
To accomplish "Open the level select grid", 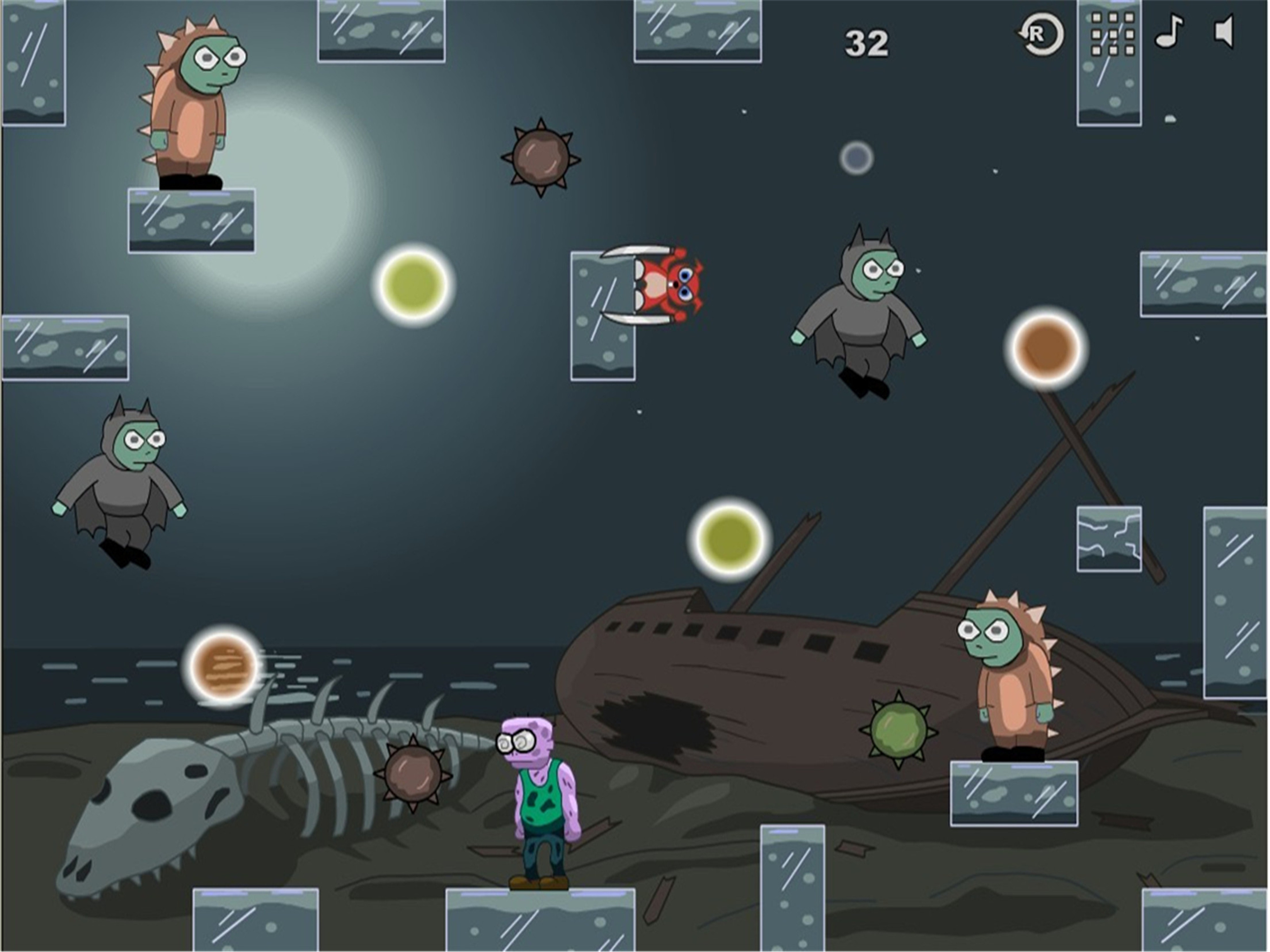I will point(1113,34).
